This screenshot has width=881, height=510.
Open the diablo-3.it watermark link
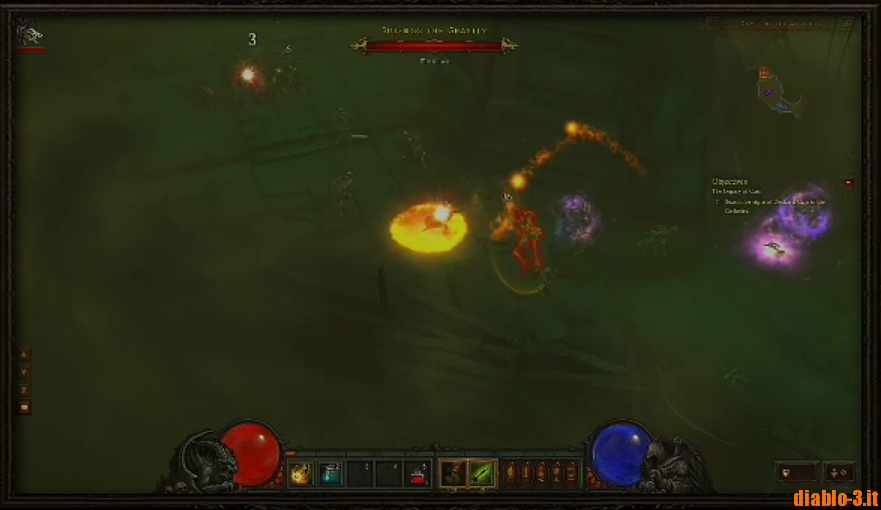[x=834, y=497]
